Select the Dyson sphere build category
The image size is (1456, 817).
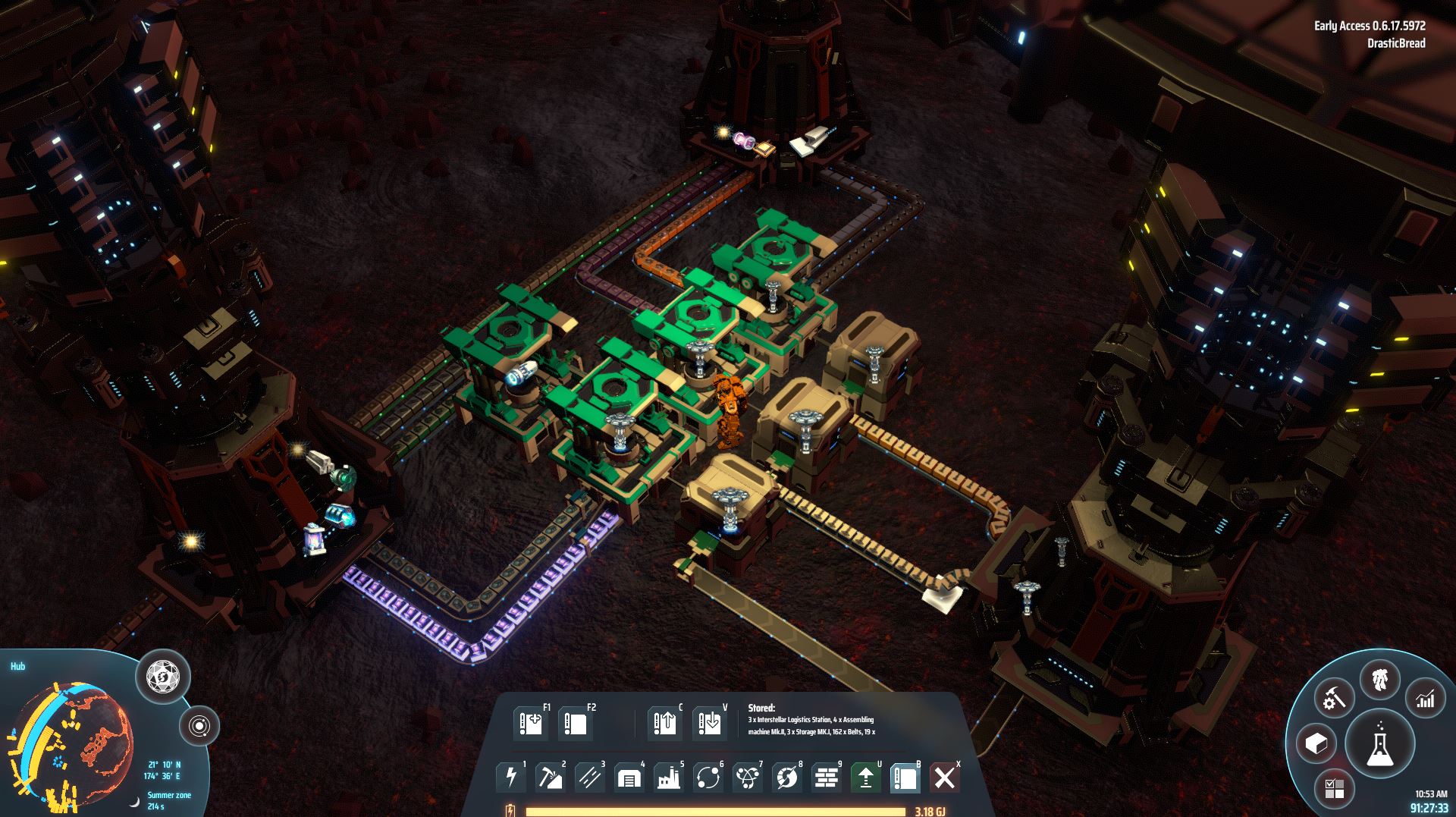tap(787, 778)
